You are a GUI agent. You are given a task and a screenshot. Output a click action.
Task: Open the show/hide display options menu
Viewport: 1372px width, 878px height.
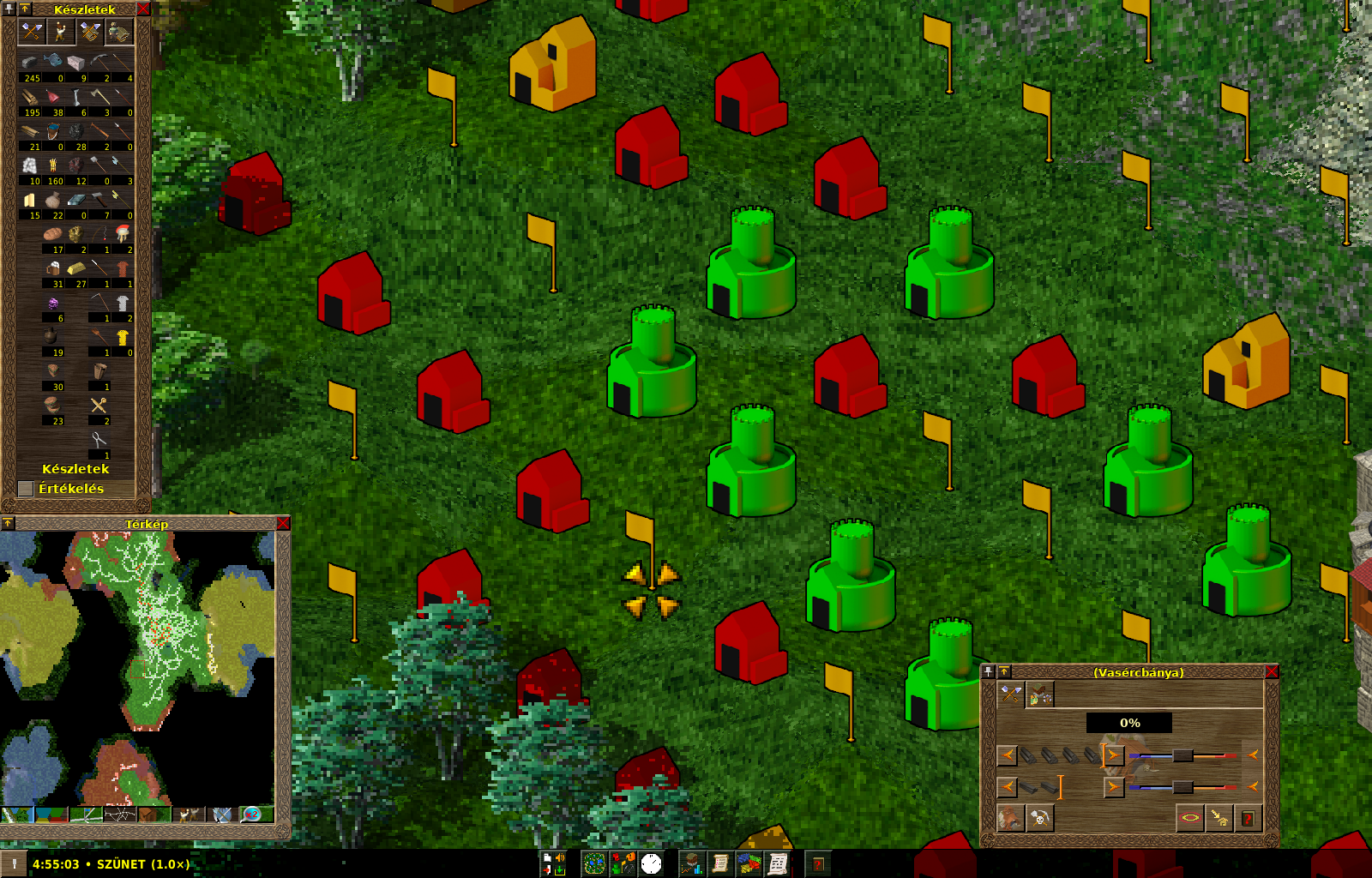point(623,863)
